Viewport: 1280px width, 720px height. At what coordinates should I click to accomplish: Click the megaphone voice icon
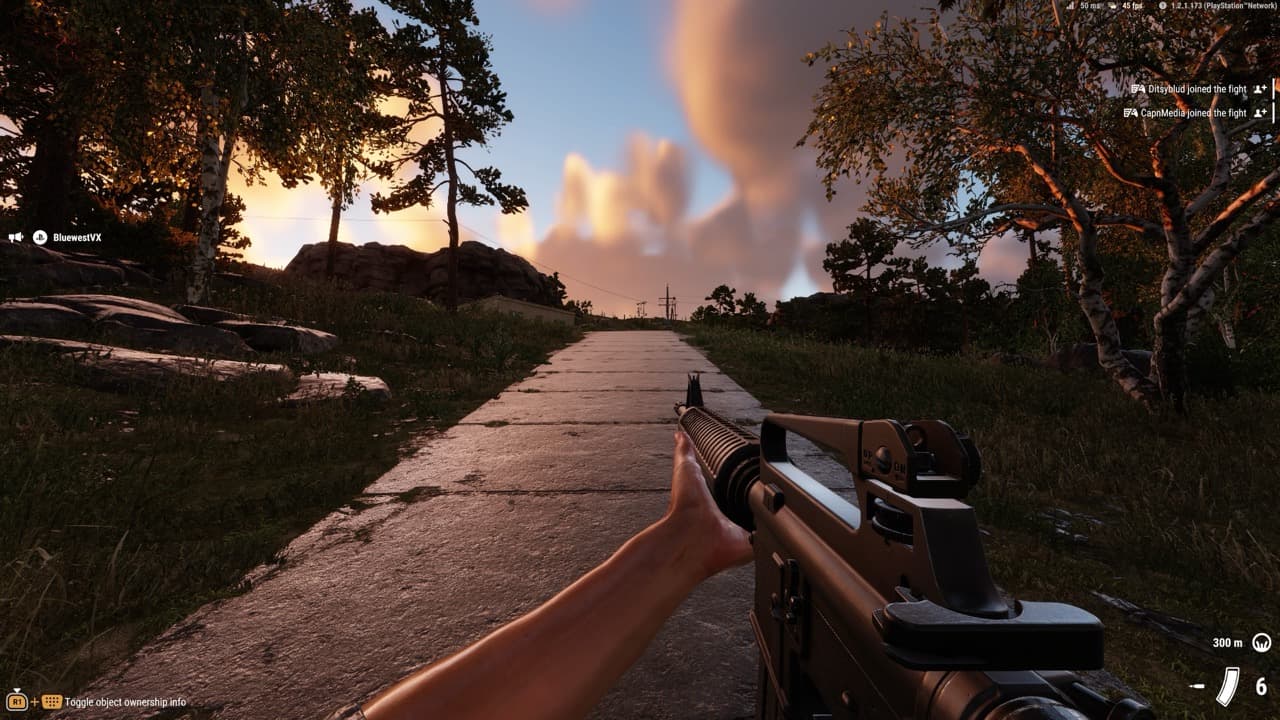(16, 238)
